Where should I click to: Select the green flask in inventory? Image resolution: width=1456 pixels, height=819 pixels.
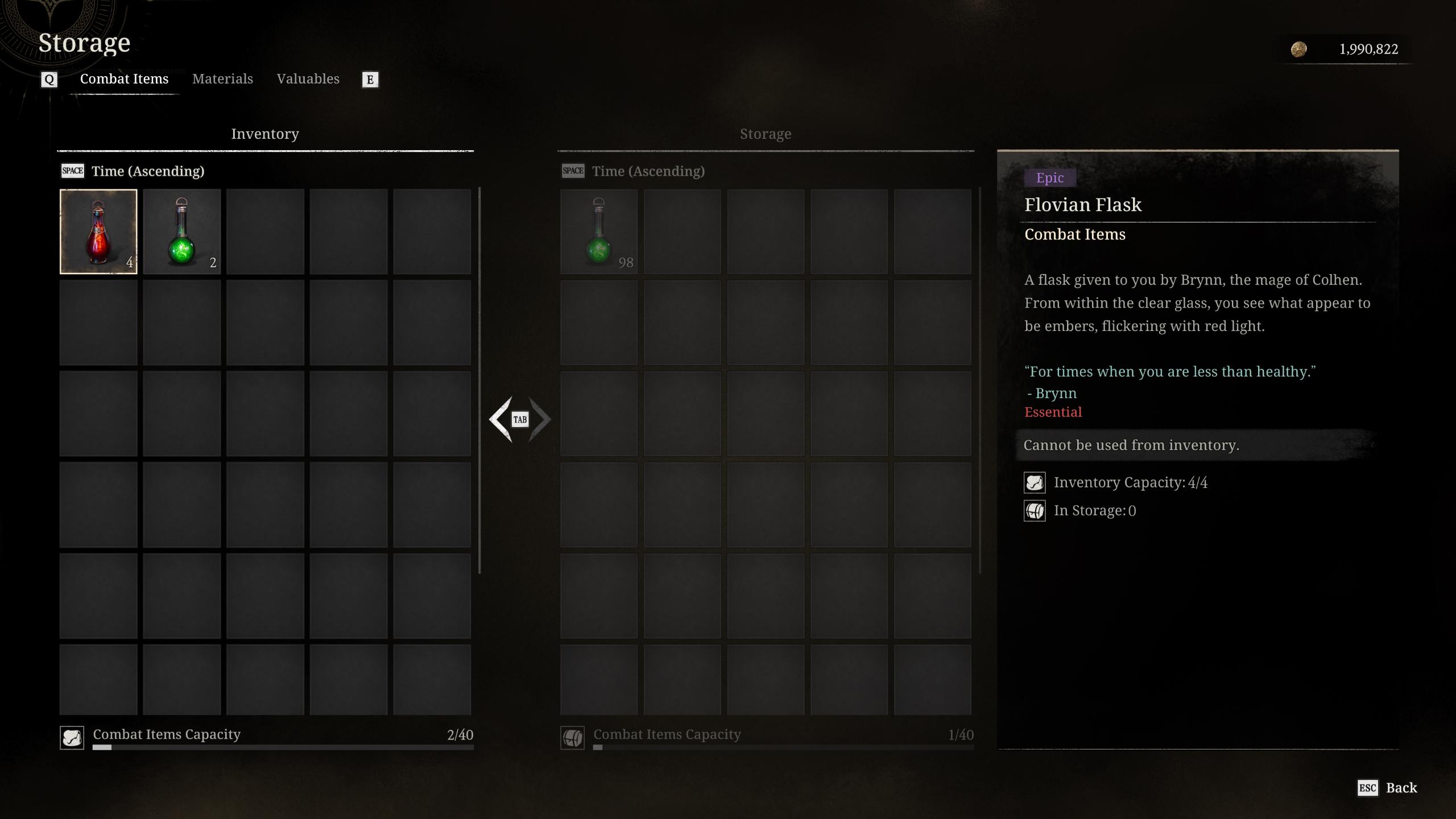182,231
